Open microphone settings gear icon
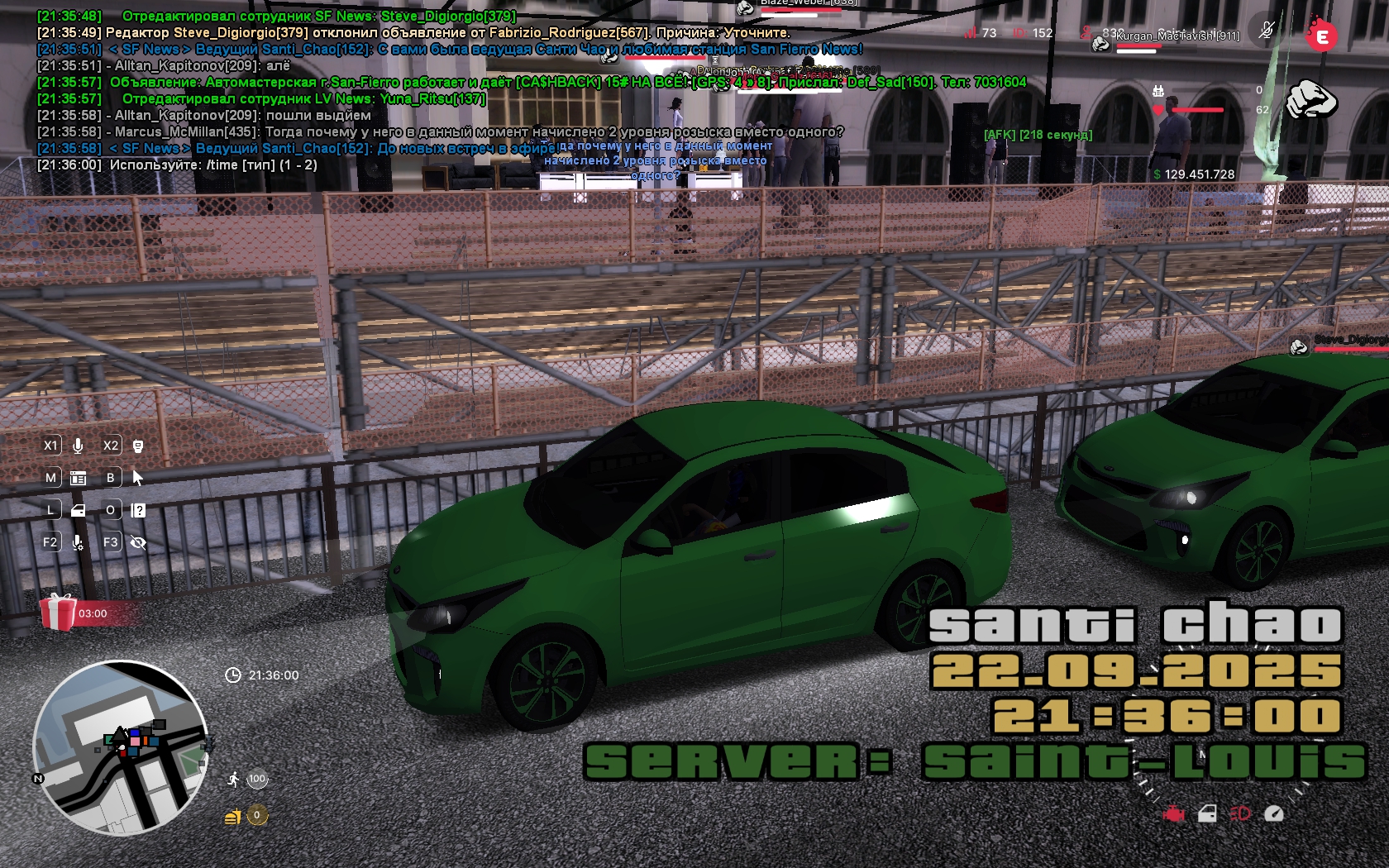Image resolution: width=1389 pixels, height=868 pixels. [x=78, y=542]
